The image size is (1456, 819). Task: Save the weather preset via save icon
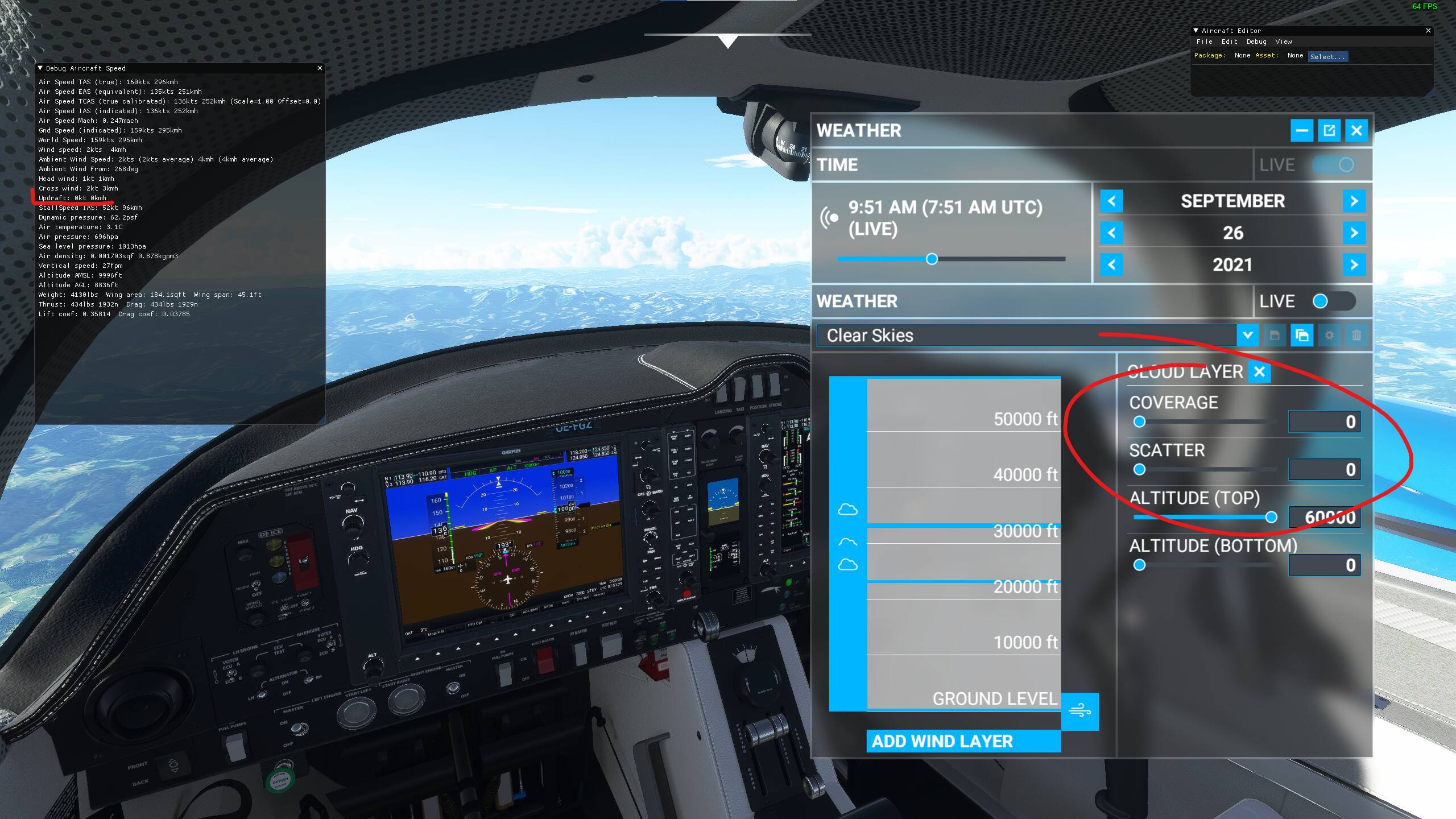pyautogui.click(x=1276, y=336)
